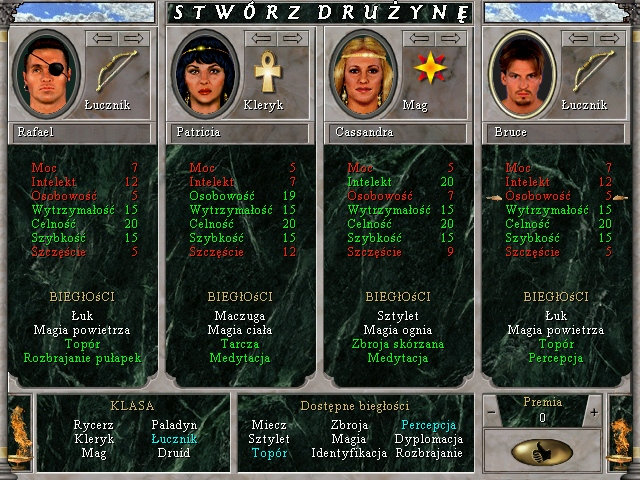Choose the Identyfikacja skill

coord(349,453)
